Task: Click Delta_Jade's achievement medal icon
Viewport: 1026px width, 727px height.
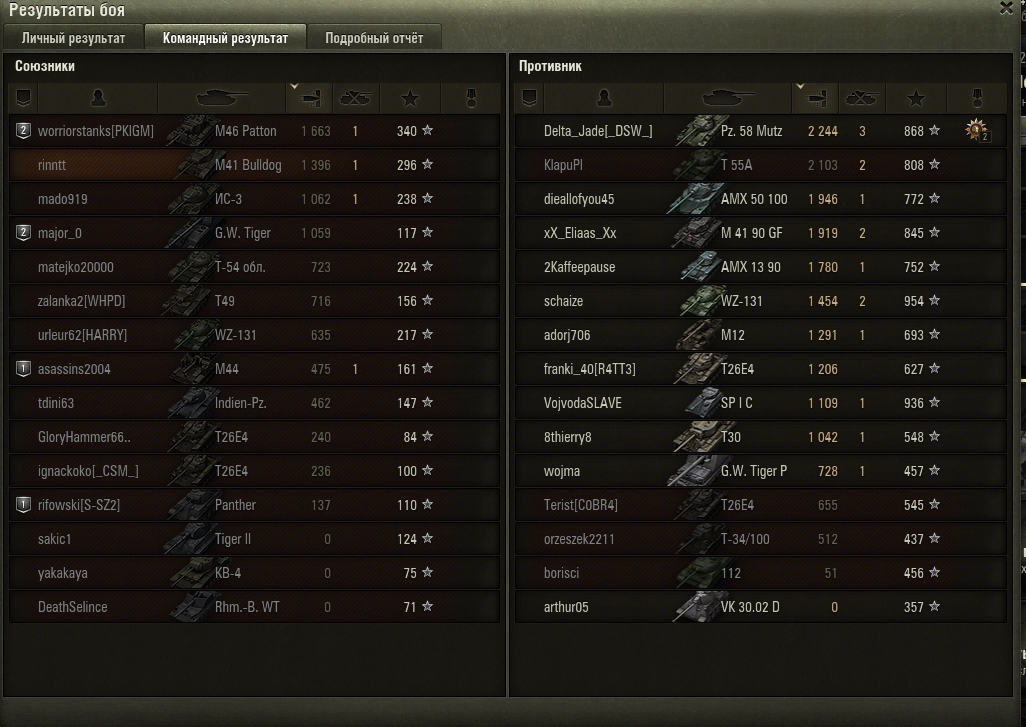Action: click(x=977, y=130)
